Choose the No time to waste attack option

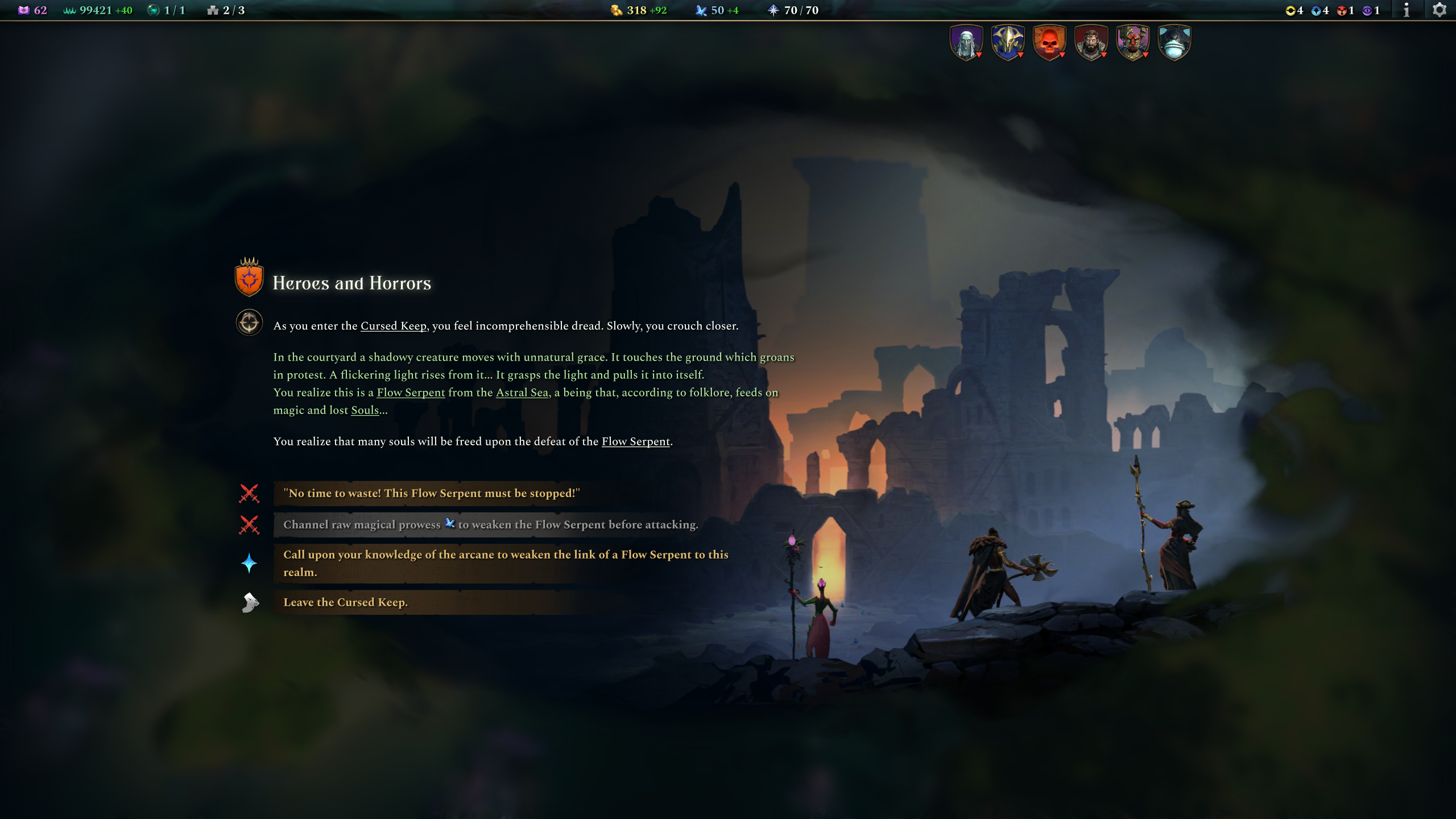(432, 494)
